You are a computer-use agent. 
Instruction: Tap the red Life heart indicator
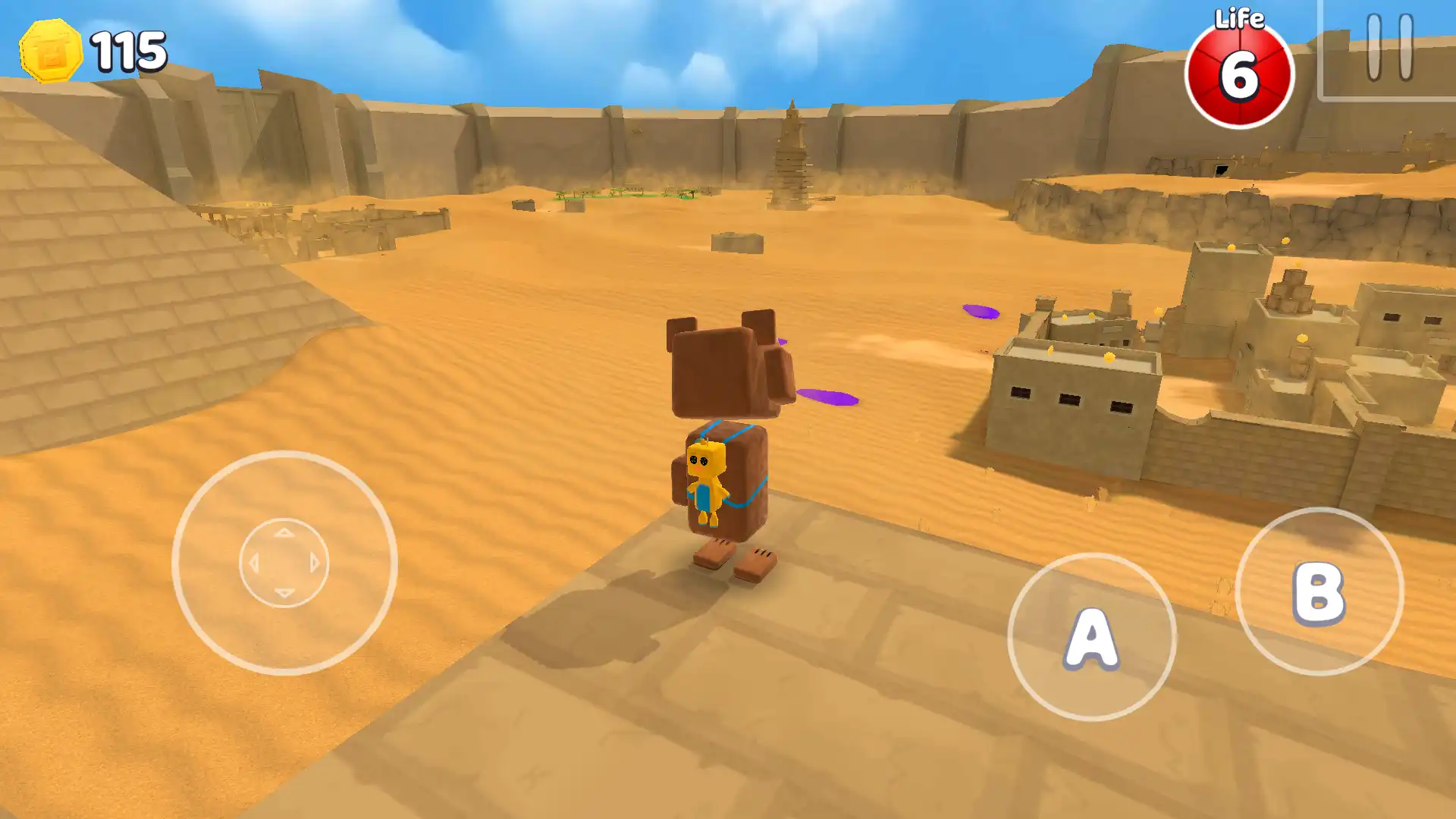(x=1239, y=68)
